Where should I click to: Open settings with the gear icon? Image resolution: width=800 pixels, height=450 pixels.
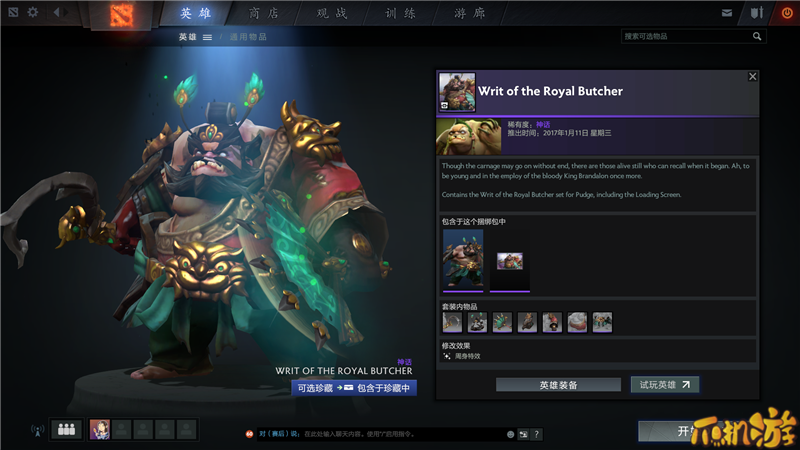click(x=32, y=13)
